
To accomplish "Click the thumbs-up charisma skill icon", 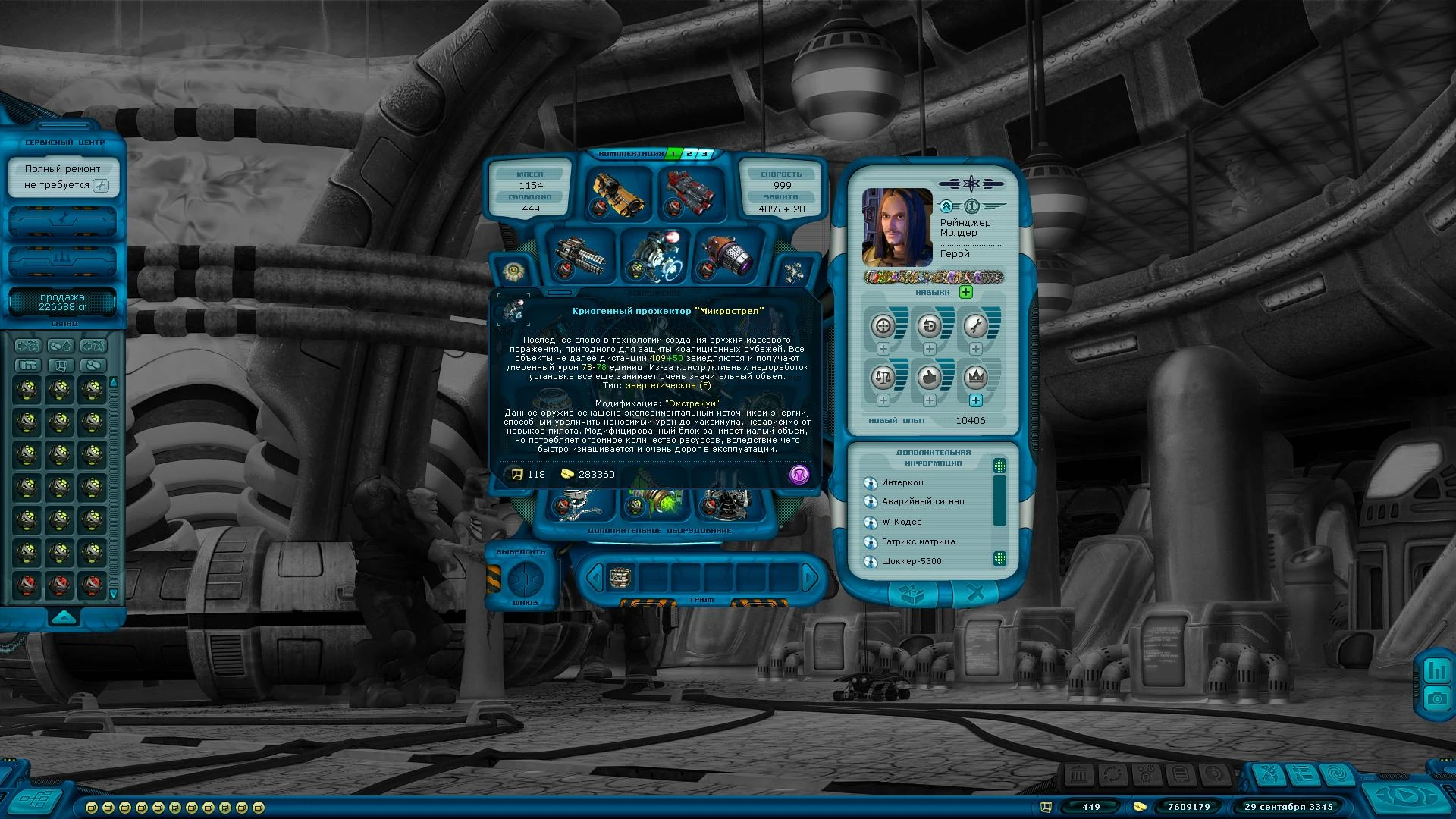I will pyautogui.click(x=929, y=377).
